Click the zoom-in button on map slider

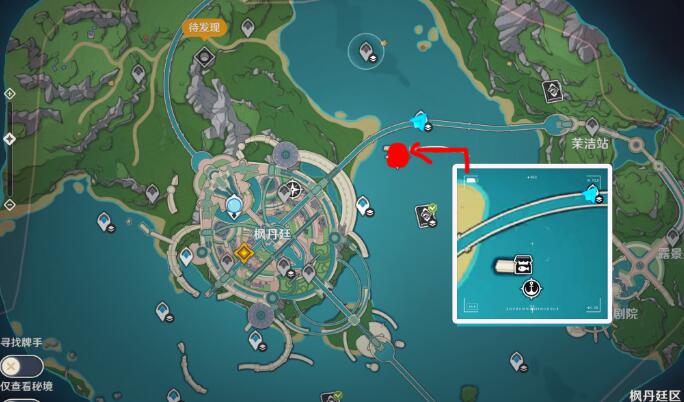[x=9, y=93]
